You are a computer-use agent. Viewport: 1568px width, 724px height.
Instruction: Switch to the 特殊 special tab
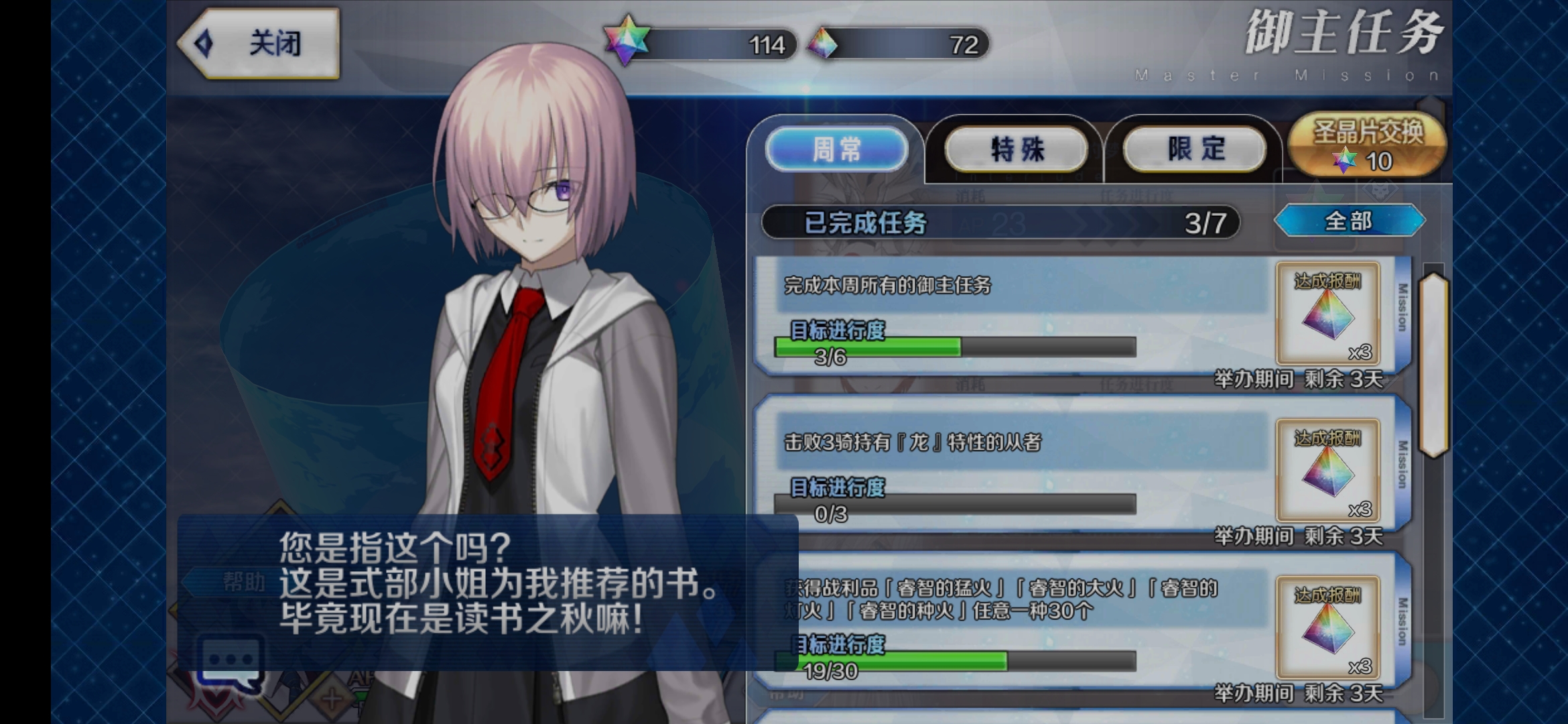tap(1015, 149)
